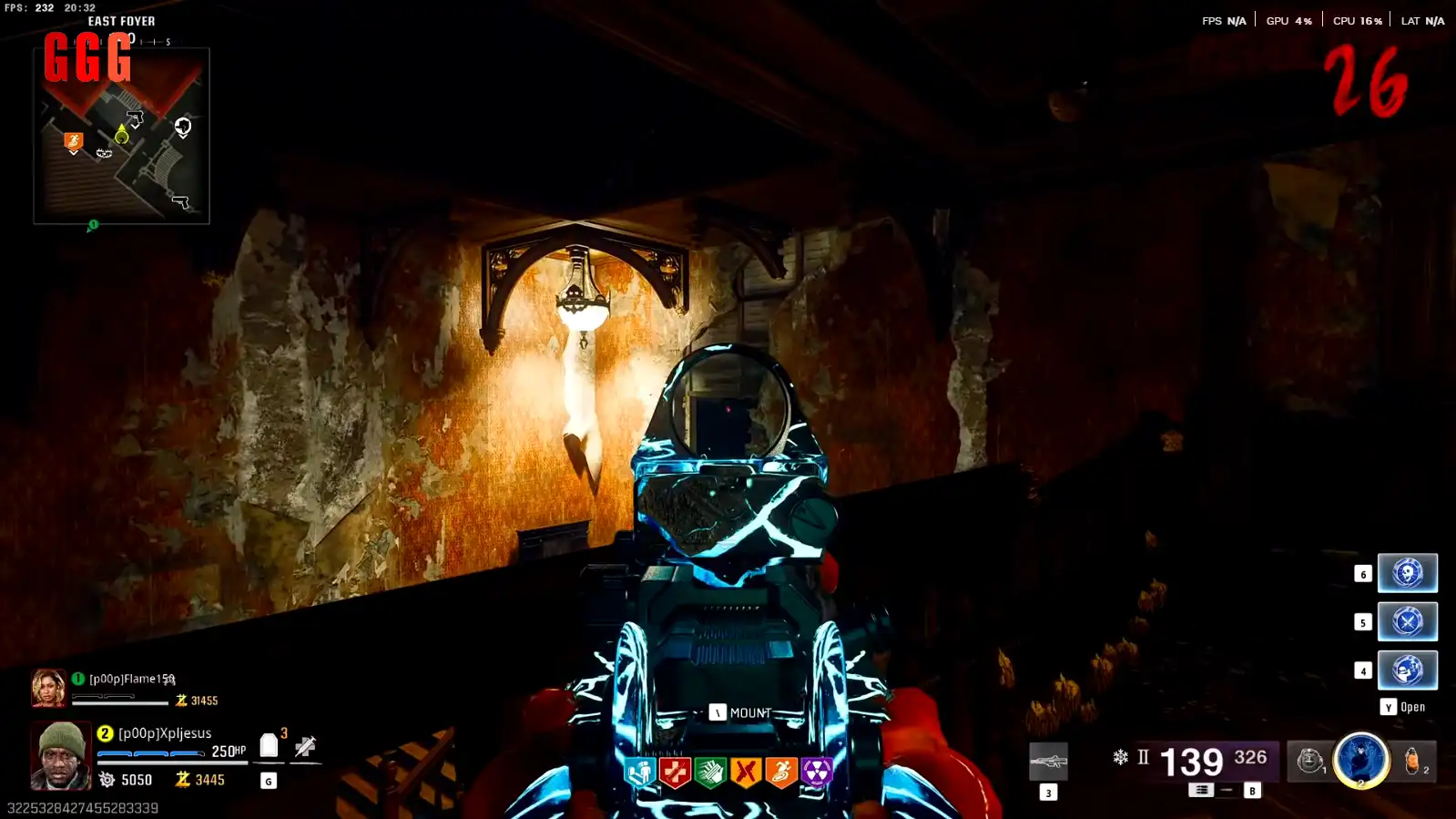Click the red Juggernog-style cross perk icon
1456x819 pixels.
point(675,773)
